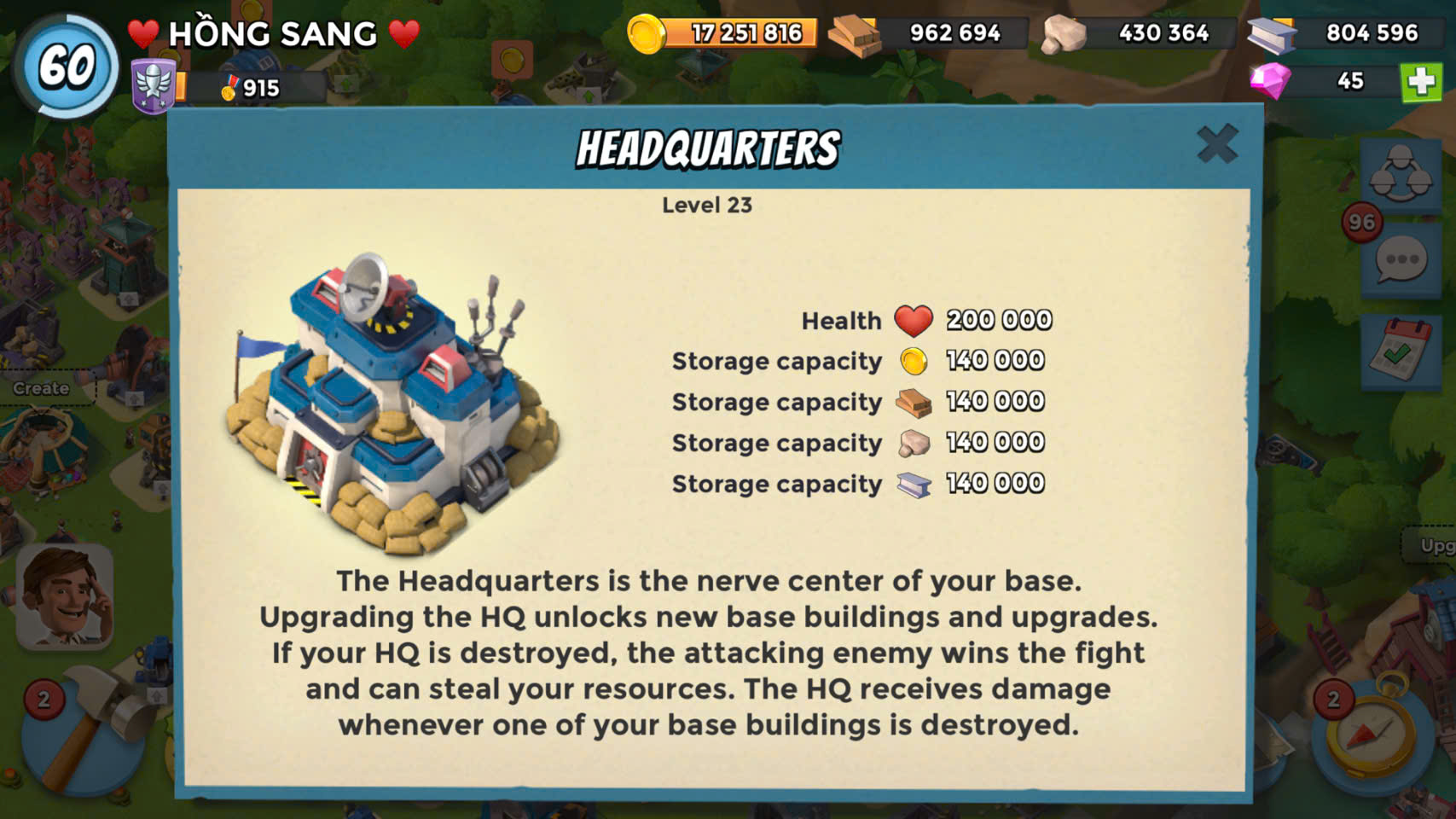The width and height of the screenshot is (1456, 819).
Task: Tap the Create button
Action: [x=41, y=388]
